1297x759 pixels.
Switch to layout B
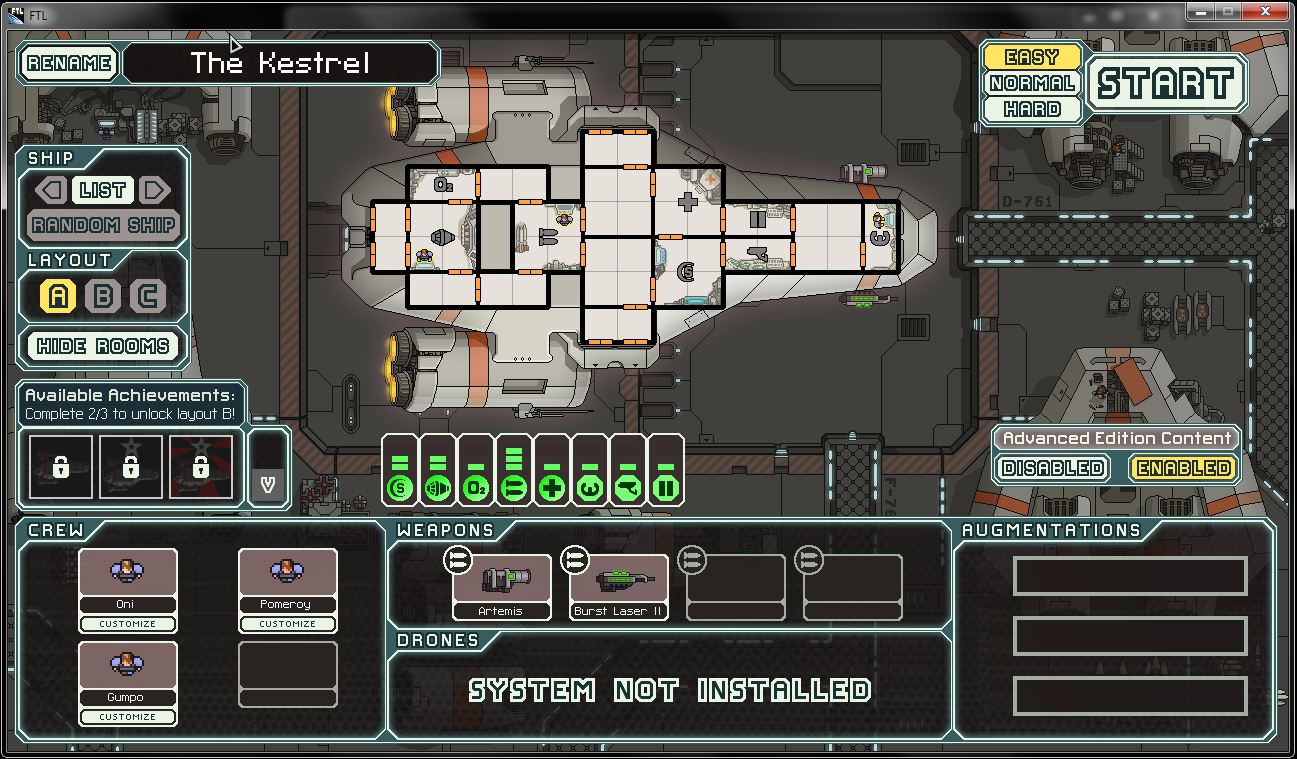(103, 296)
